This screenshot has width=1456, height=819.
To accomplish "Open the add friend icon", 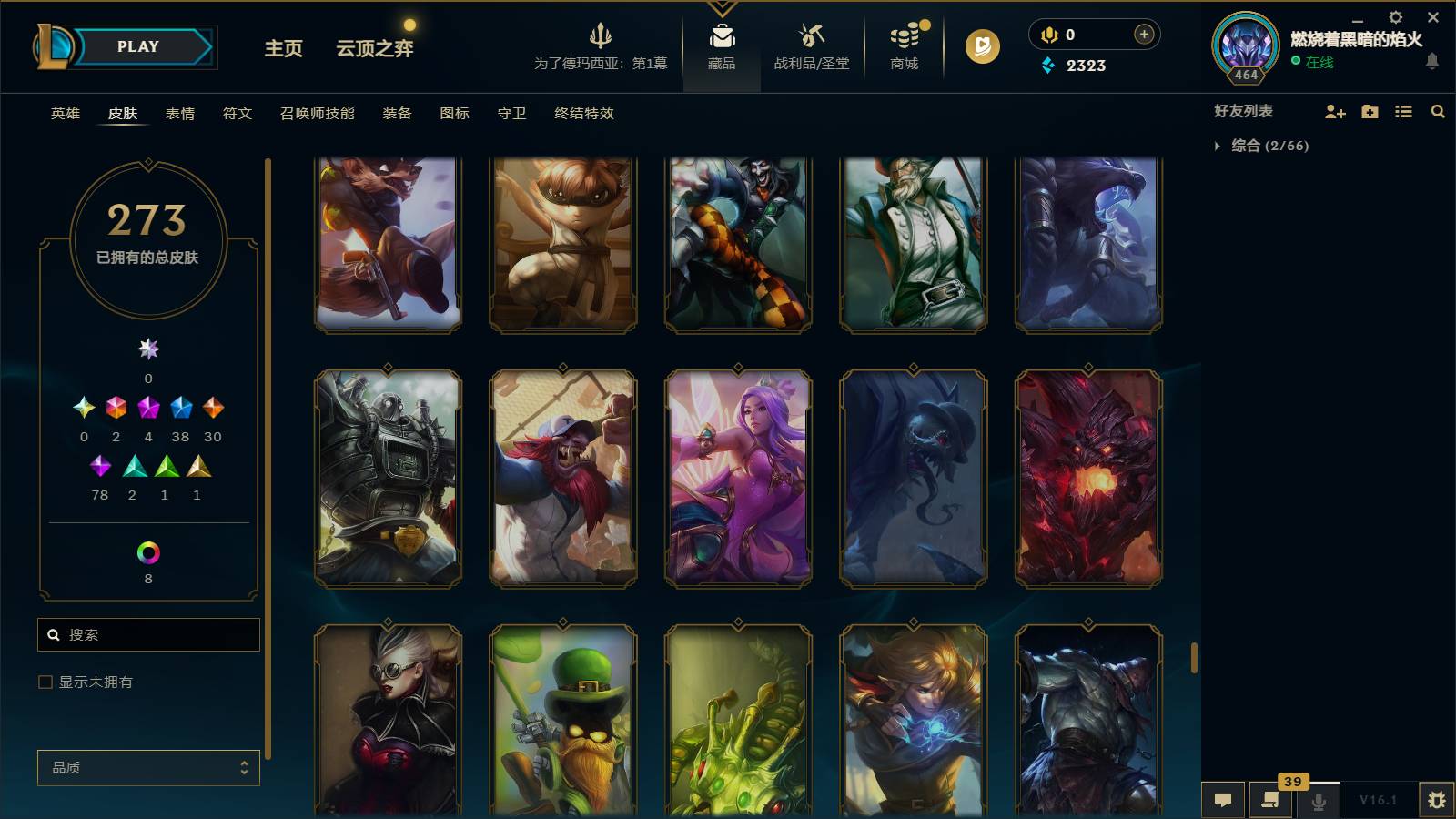I will (1334, 111).
